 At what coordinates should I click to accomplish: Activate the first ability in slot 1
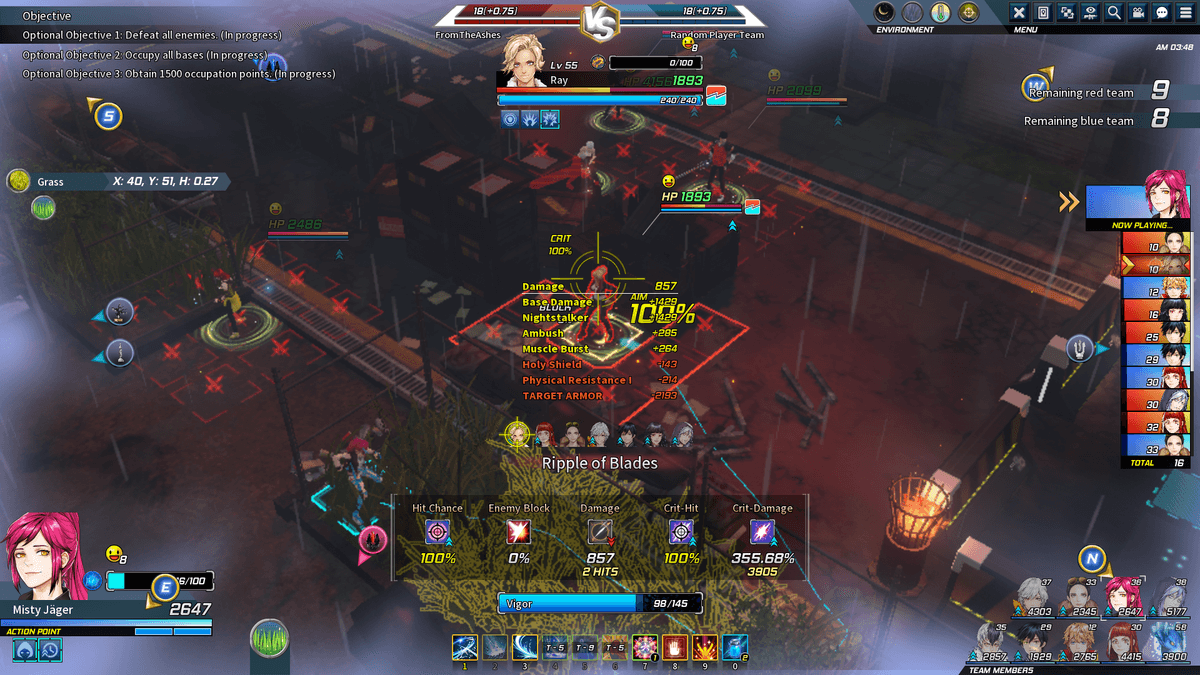463,647
